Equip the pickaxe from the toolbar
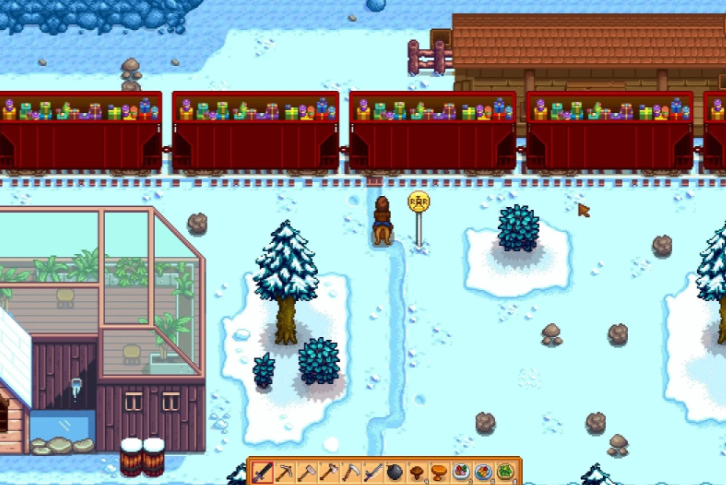The image size is (726, 485). [285, 471]
